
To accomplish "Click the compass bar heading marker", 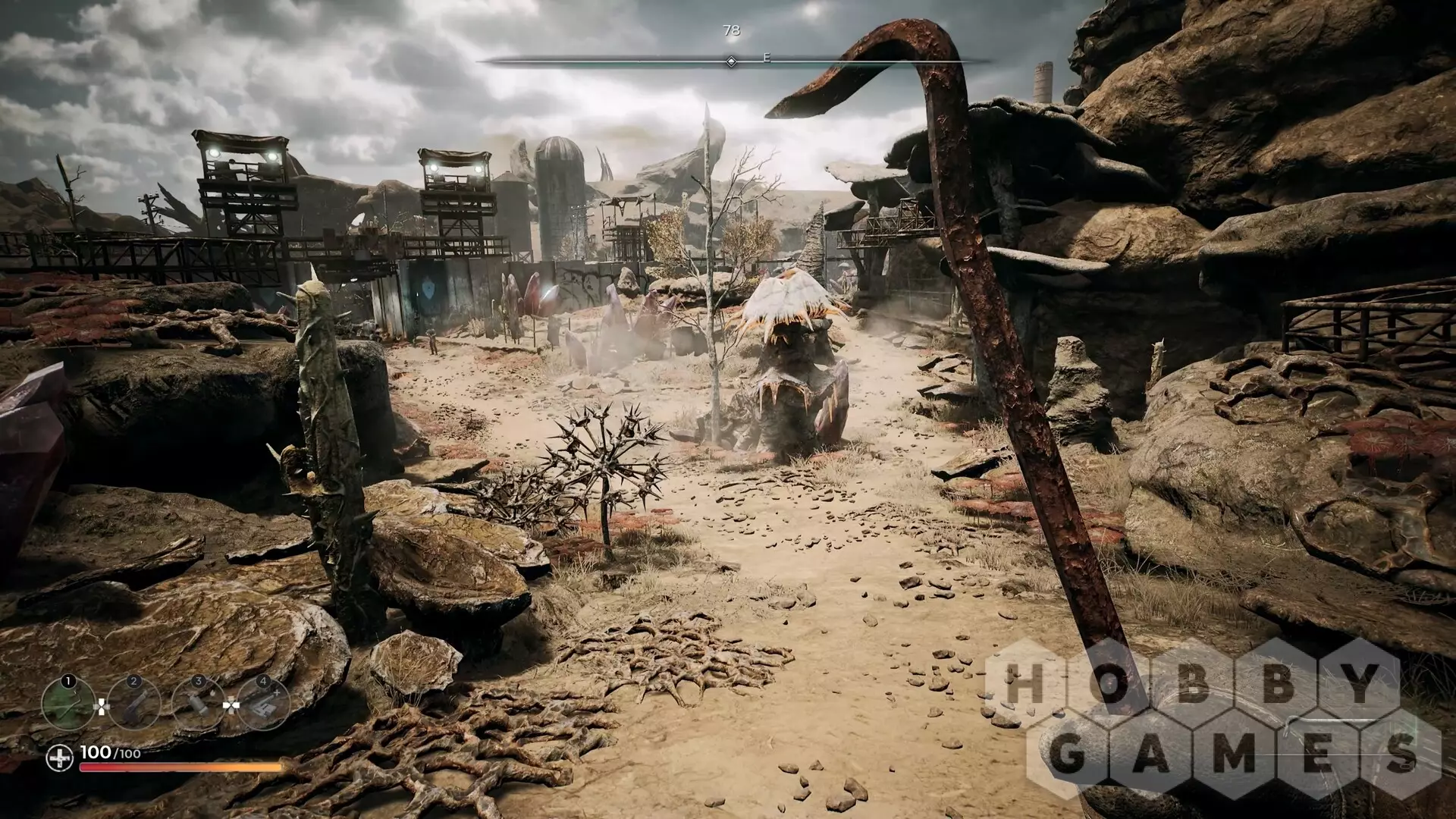I will [x=731, y=61].
